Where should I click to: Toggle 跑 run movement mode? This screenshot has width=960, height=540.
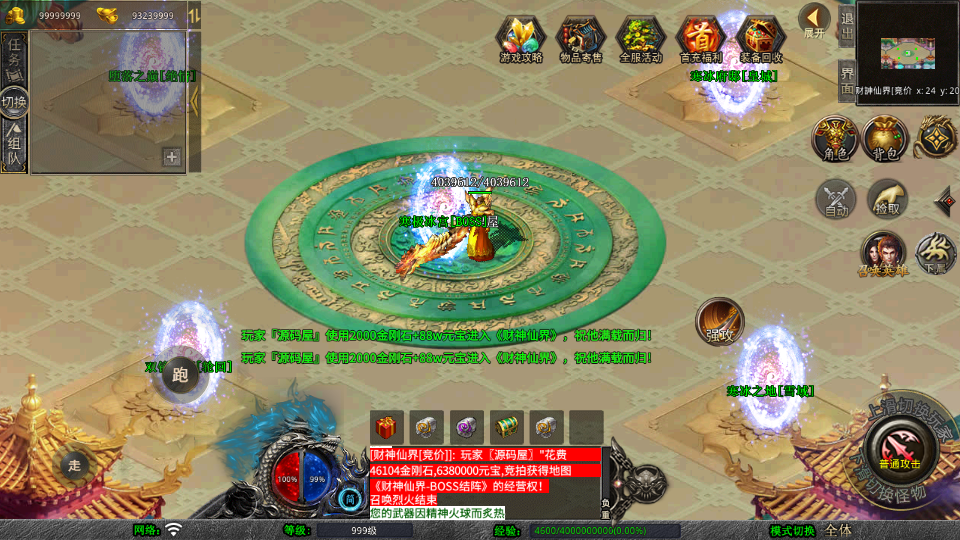click(x=180, y=376)
